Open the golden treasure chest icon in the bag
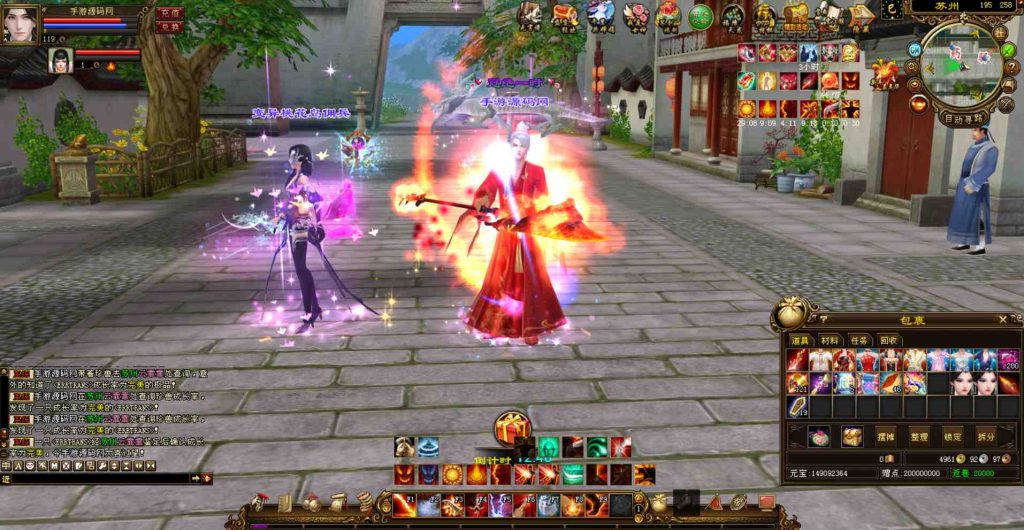This screenshot has height=530, width=1024. [x=852, y=437]
